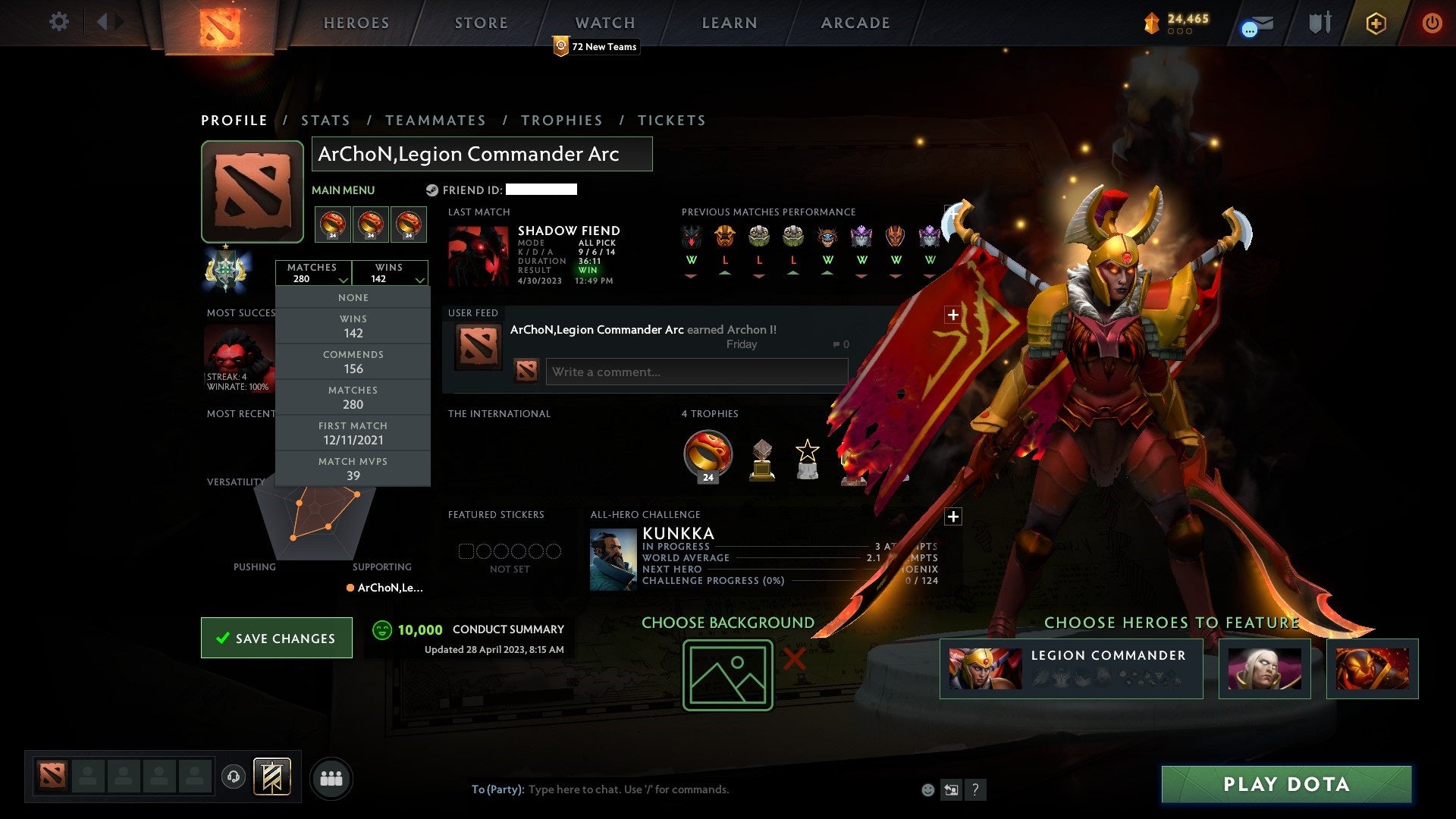This screenshot has height=819, width=1456.
Task: Toggle party voice chat headset icon
Action: coord(233,777)
